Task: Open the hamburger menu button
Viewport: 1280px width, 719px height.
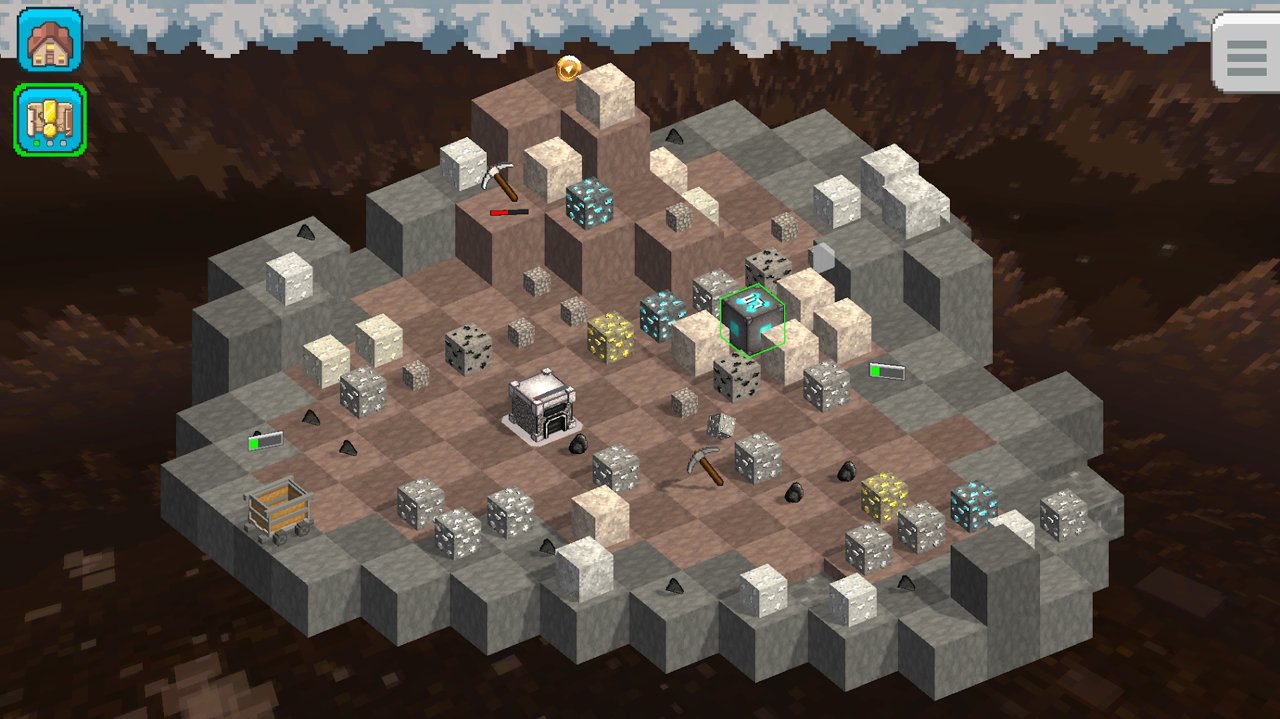Action: (1246, 54)
